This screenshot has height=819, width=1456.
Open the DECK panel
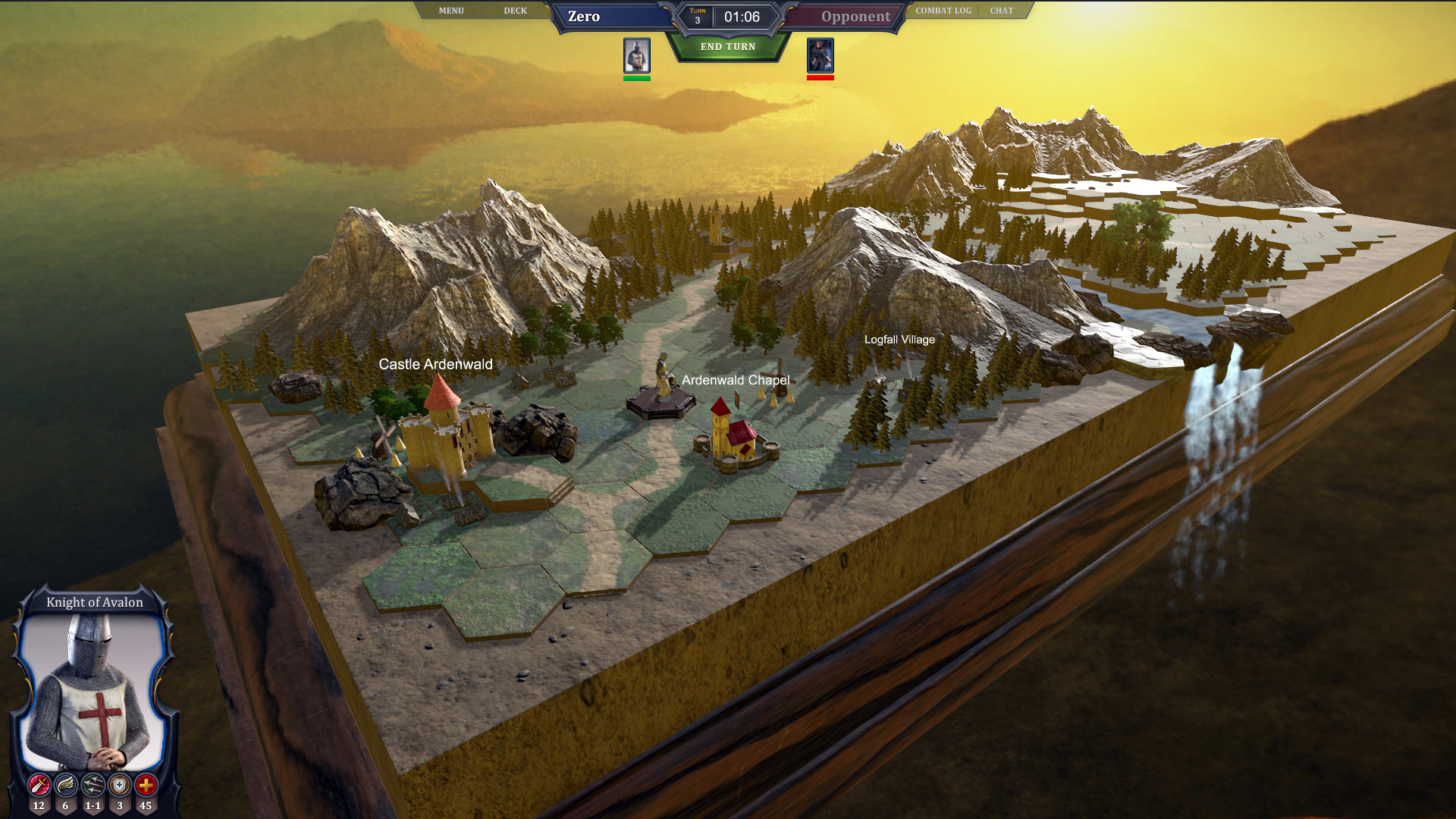[x=516, y=10]
